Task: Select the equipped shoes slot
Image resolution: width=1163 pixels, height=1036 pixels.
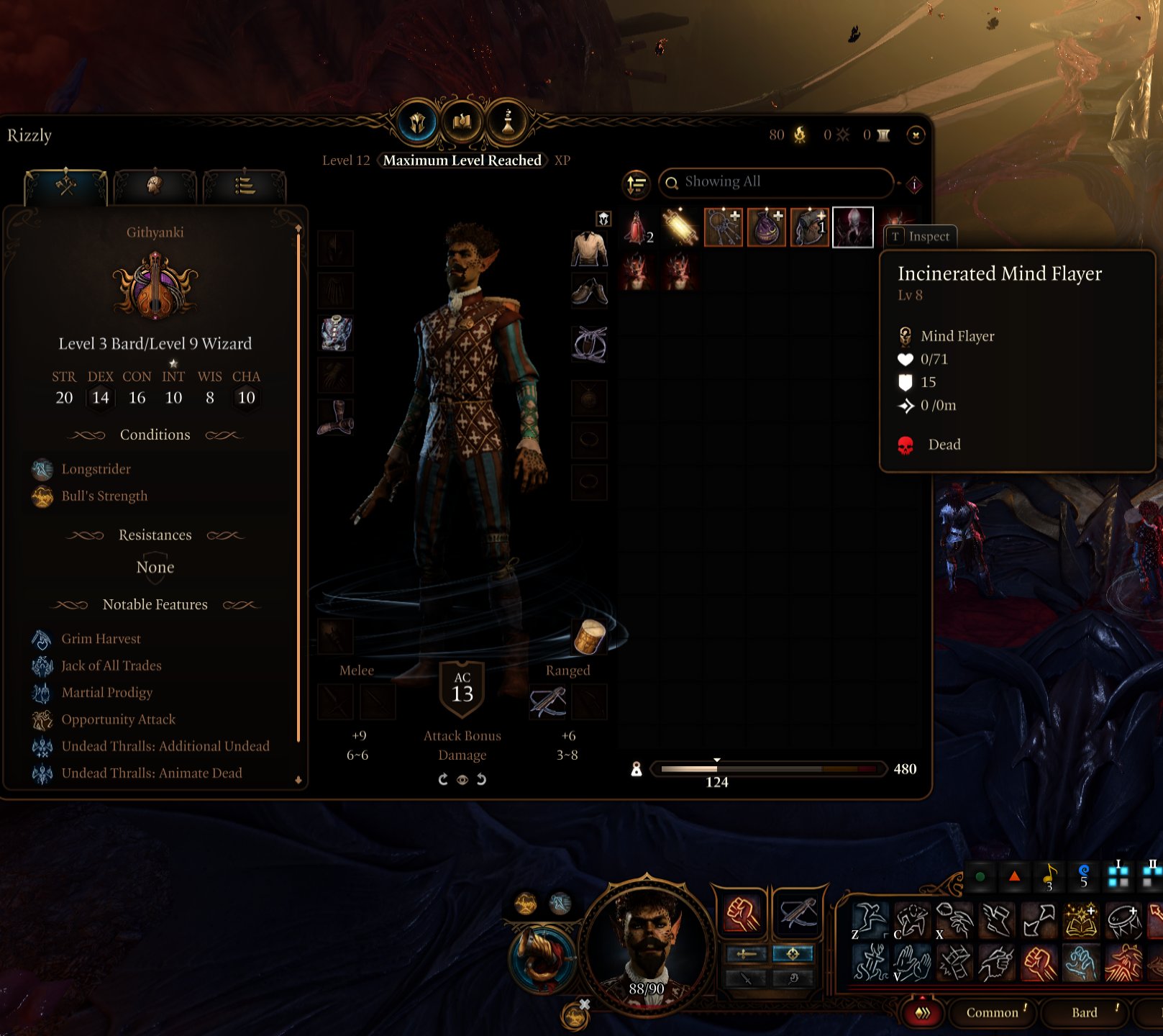Action: tap(589, 291)
